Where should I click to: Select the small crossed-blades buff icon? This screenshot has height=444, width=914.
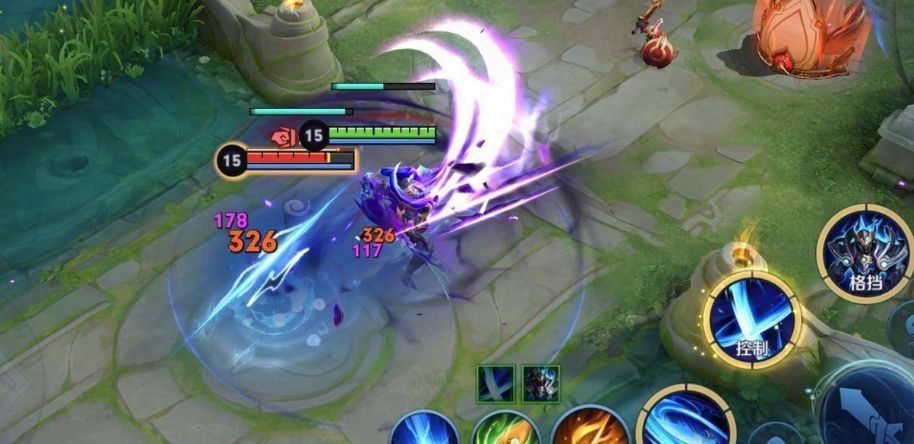[x=496, y=384]
